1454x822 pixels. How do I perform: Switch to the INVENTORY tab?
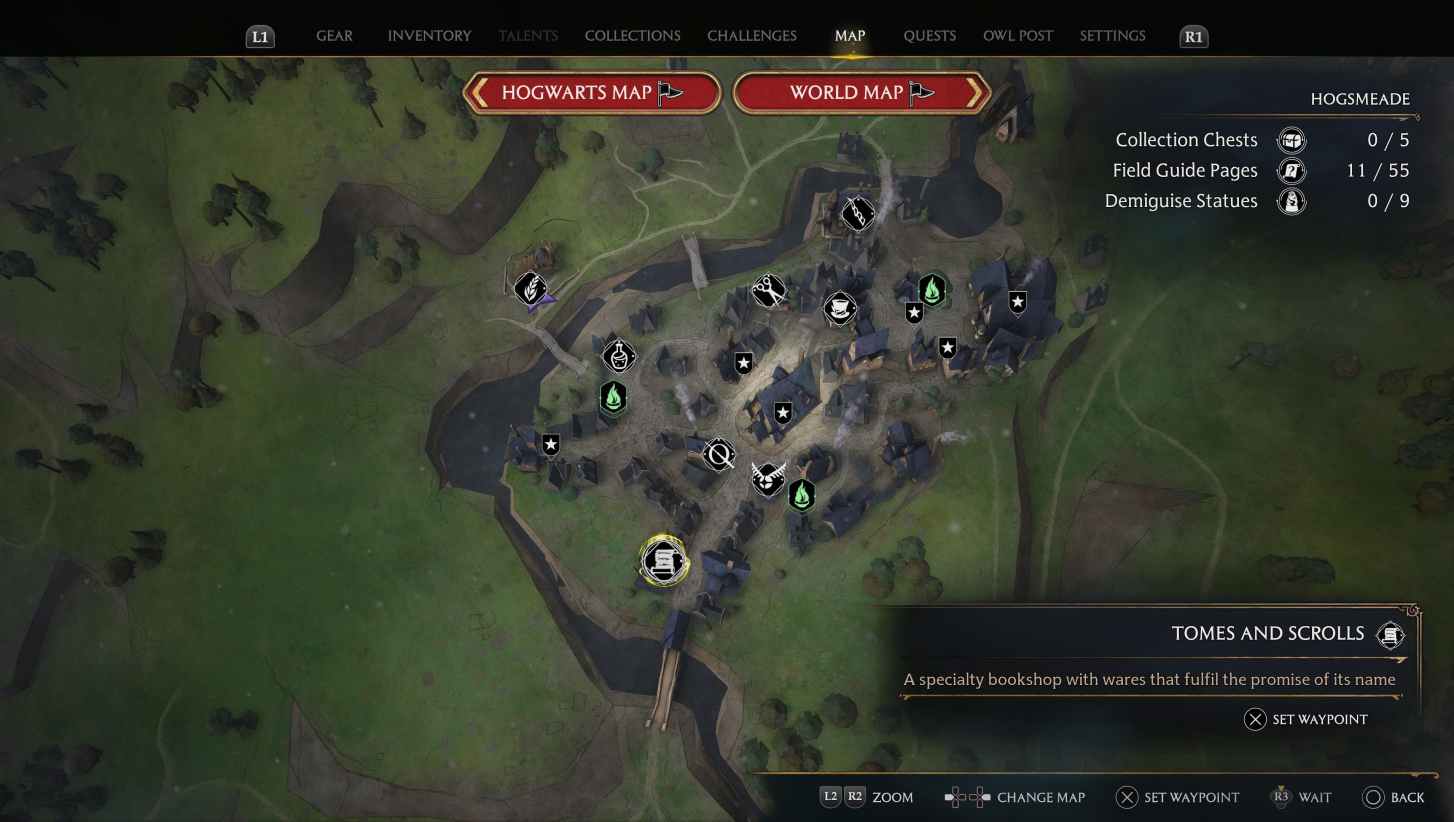[x=429, y=35]
